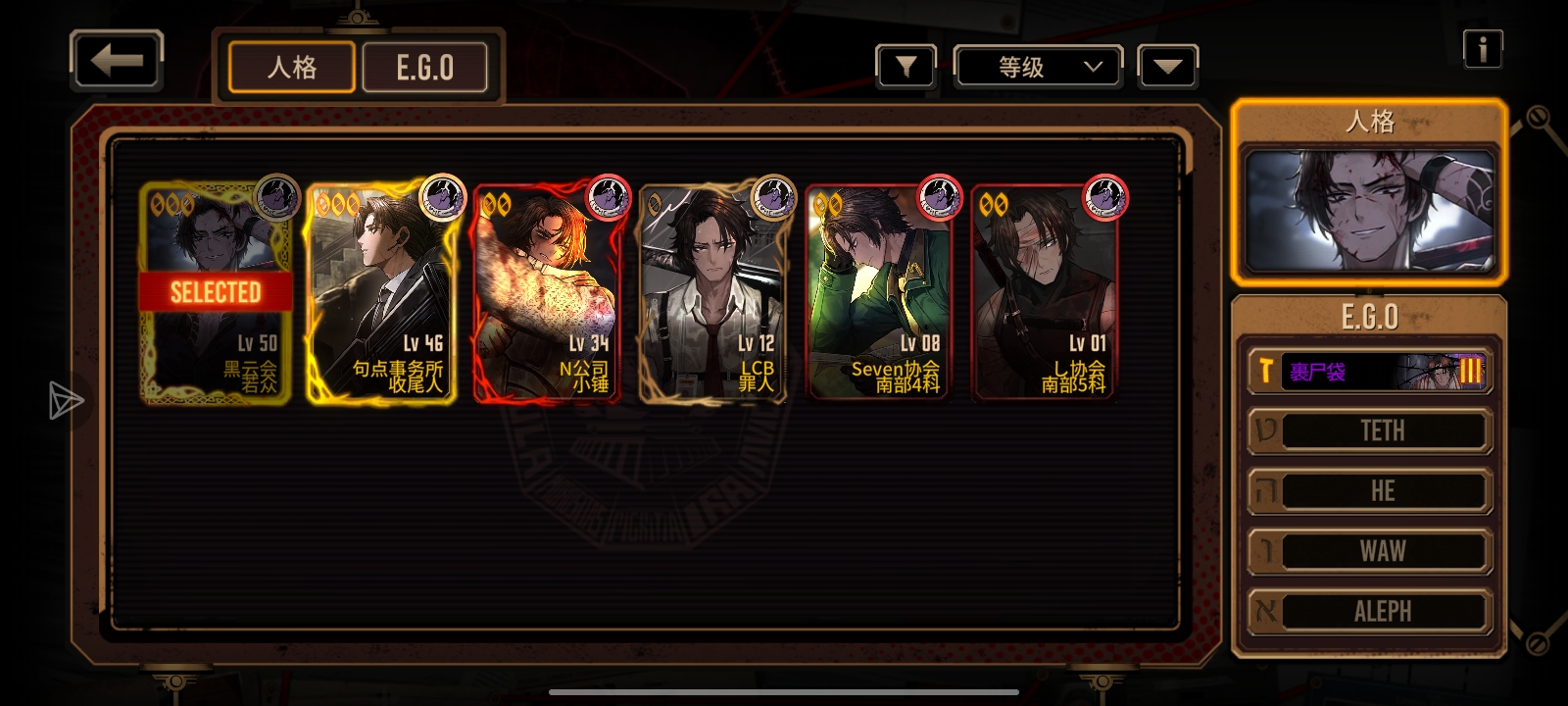
Task: Select the Seven协会南部4科 identity card
Action: [878, 293]
